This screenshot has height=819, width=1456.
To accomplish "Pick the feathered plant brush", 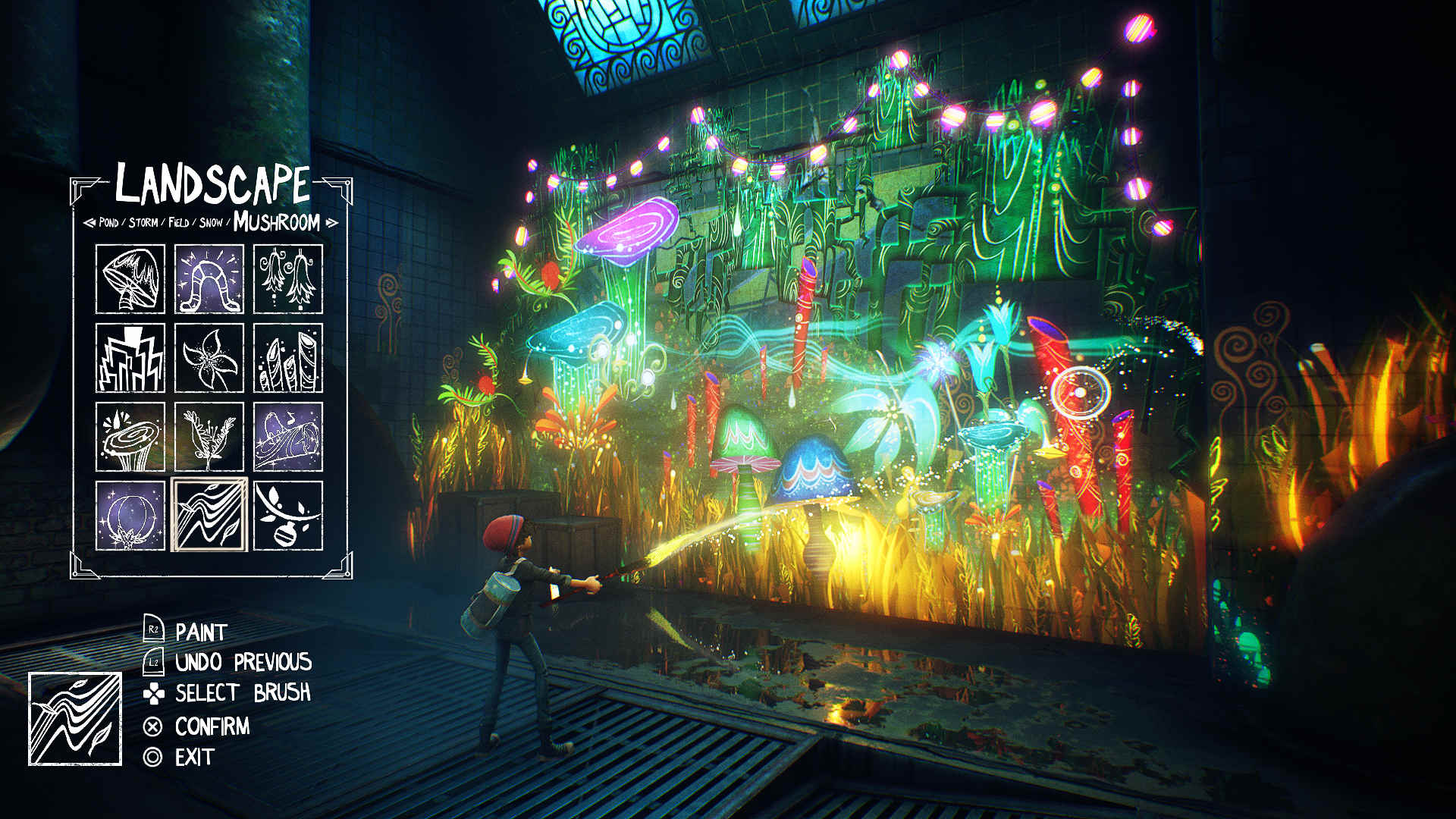I will 210,438.
